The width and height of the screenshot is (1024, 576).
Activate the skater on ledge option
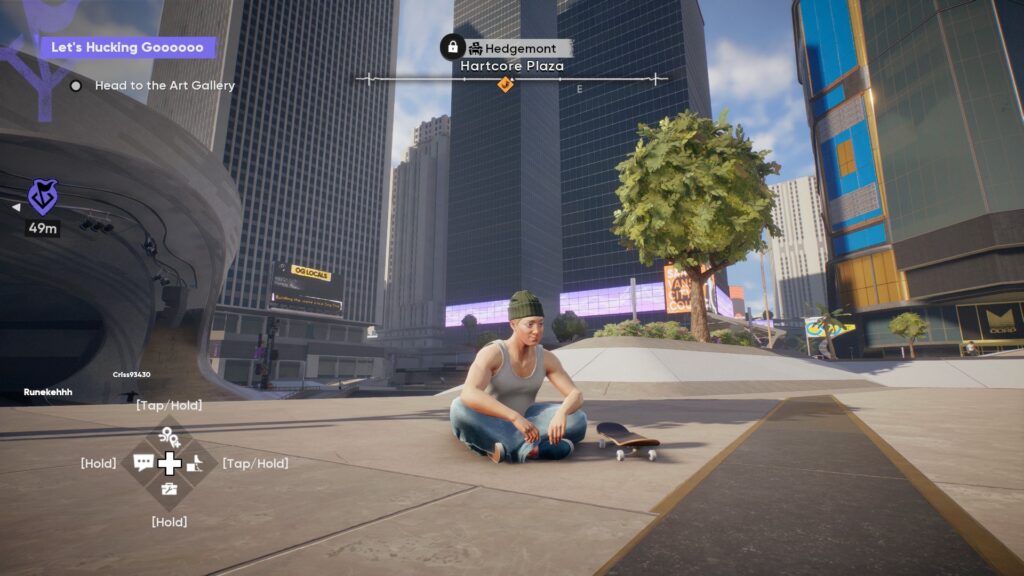coord(197,463)
